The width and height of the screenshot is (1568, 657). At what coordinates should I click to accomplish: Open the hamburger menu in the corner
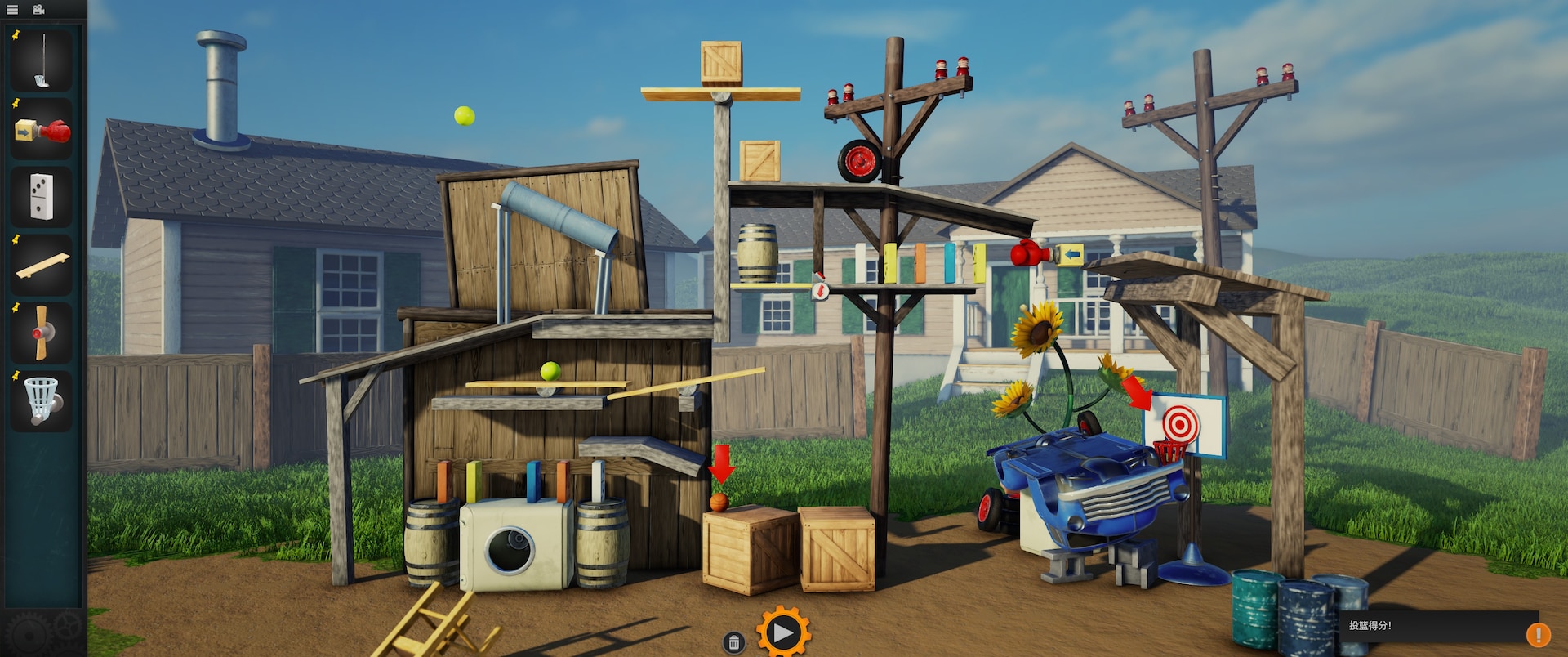point(12,10)
